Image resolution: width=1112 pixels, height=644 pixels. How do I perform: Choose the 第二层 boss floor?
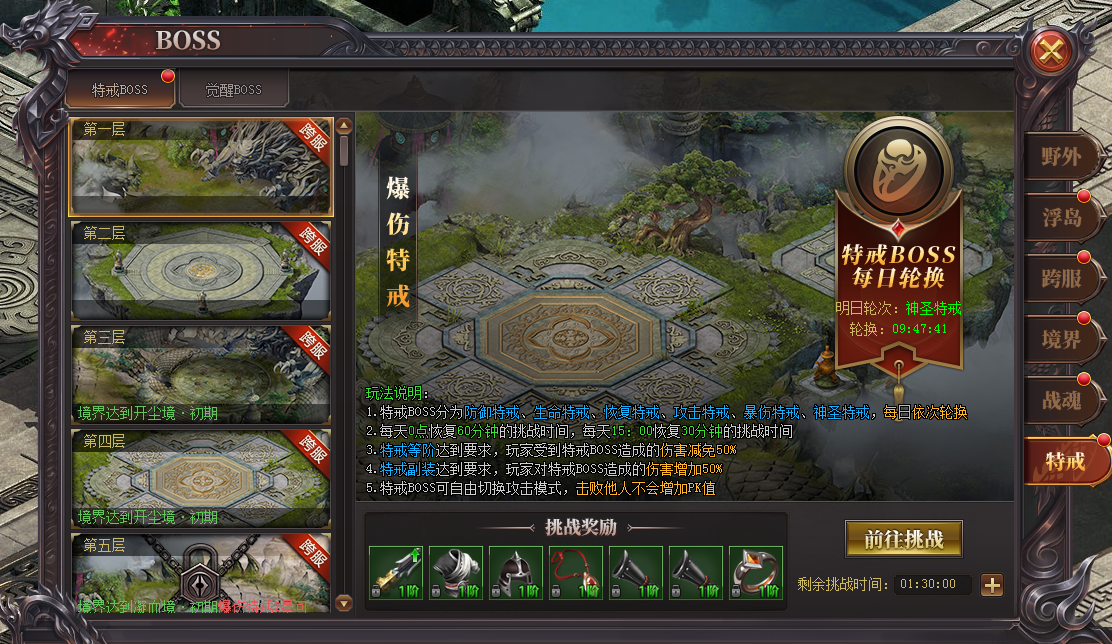click(x=200, y=270)
